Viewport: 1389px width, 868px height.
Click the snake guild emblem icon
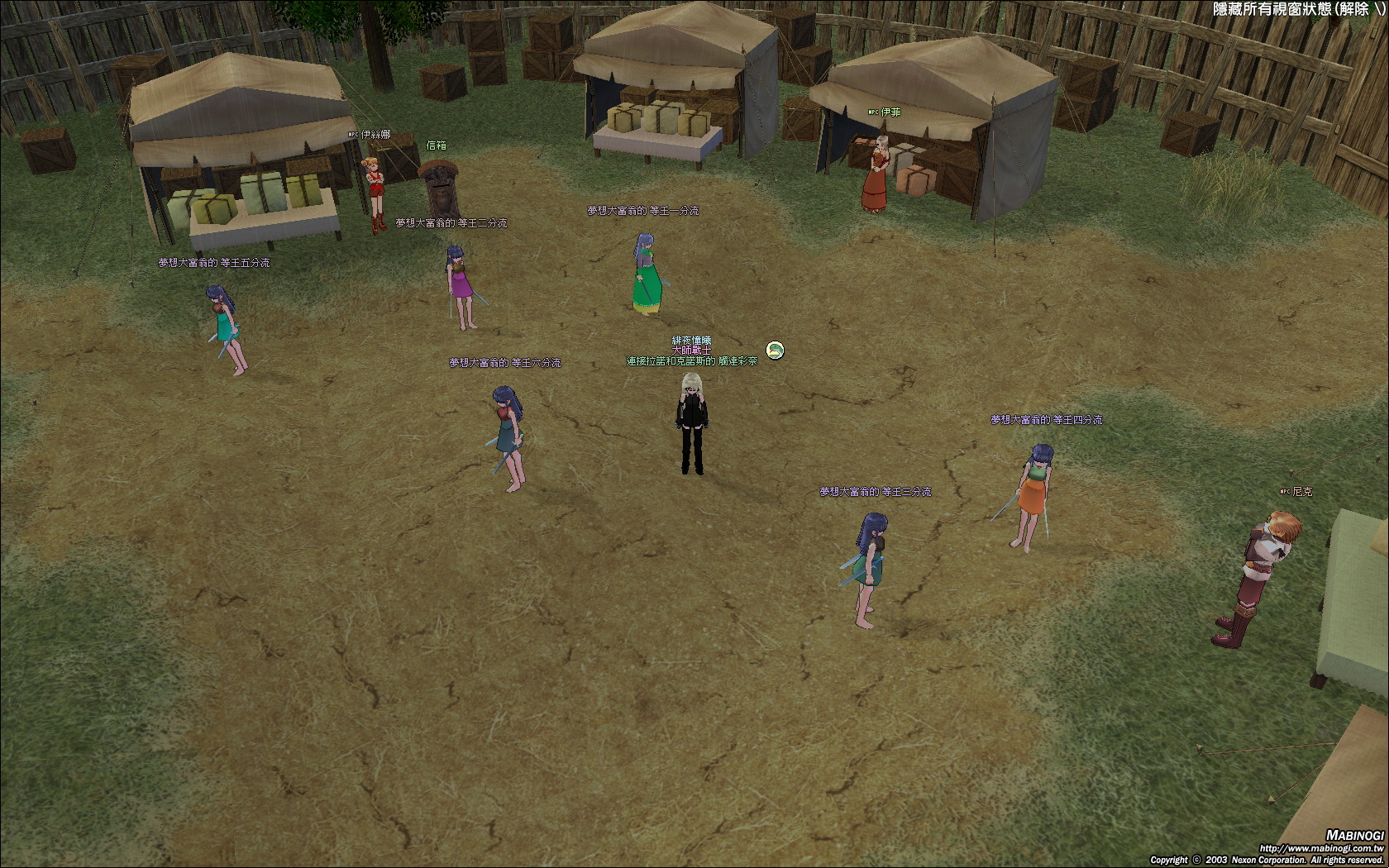tap(775, 351)
